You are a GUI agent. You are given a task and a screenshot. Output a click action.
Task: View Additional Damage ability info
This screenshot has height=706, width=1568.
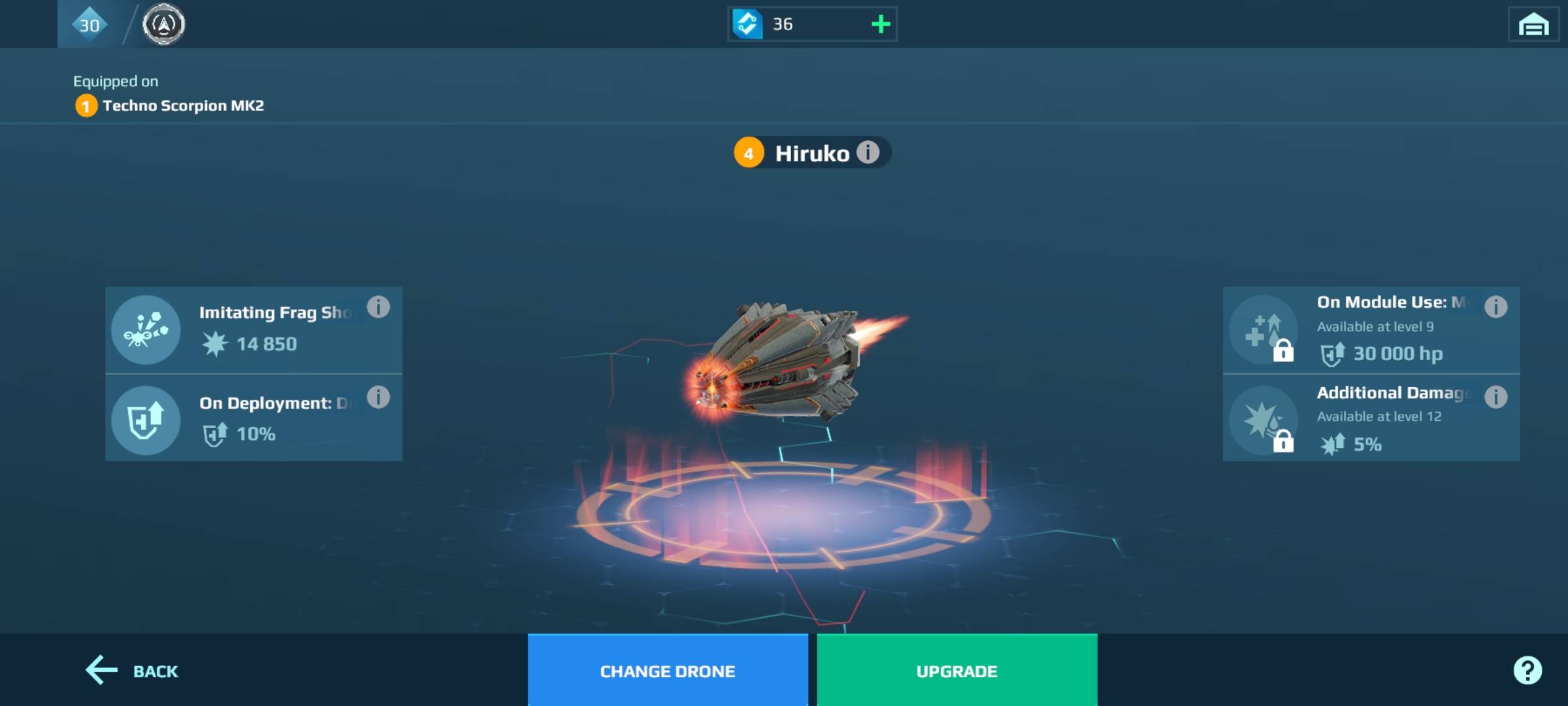click(x=1495, y=397)
